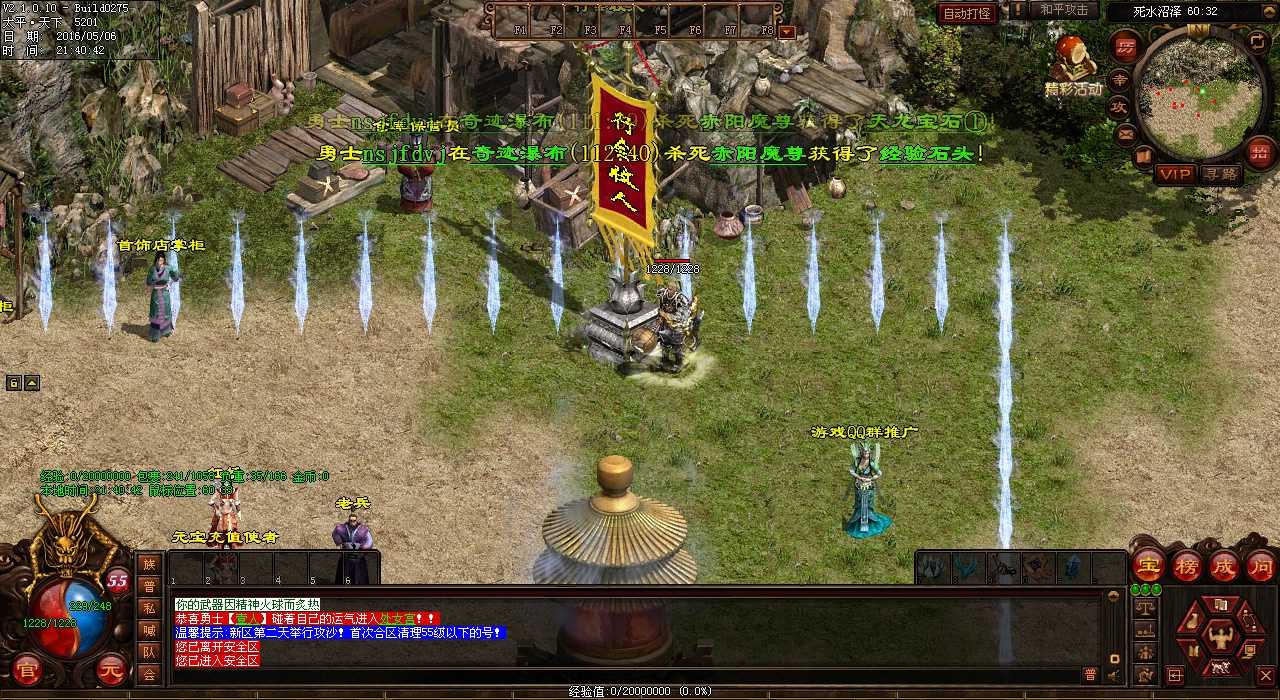This screenshot has width=1280, height=700.
Task: Toggle the 自动打怪 auto-fight button
Action: 967,13
